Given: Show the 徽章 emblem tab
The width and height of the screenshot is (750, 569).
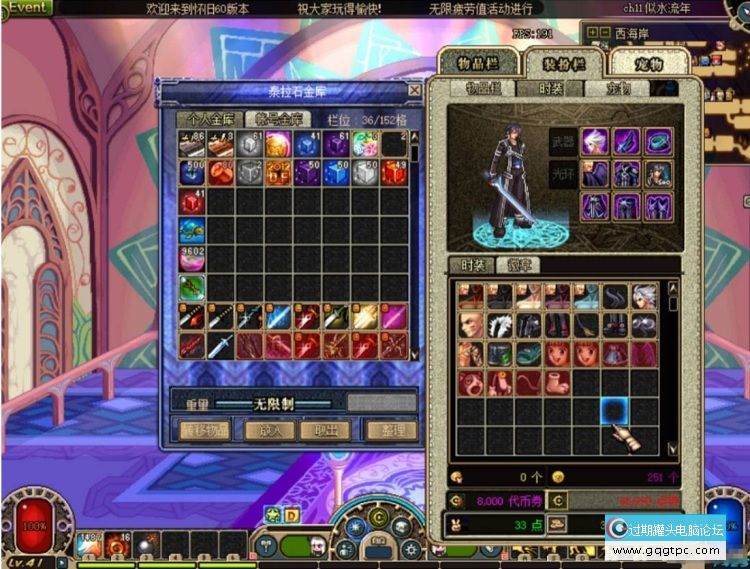Looking at the screenshot, I should coord(519,265).
